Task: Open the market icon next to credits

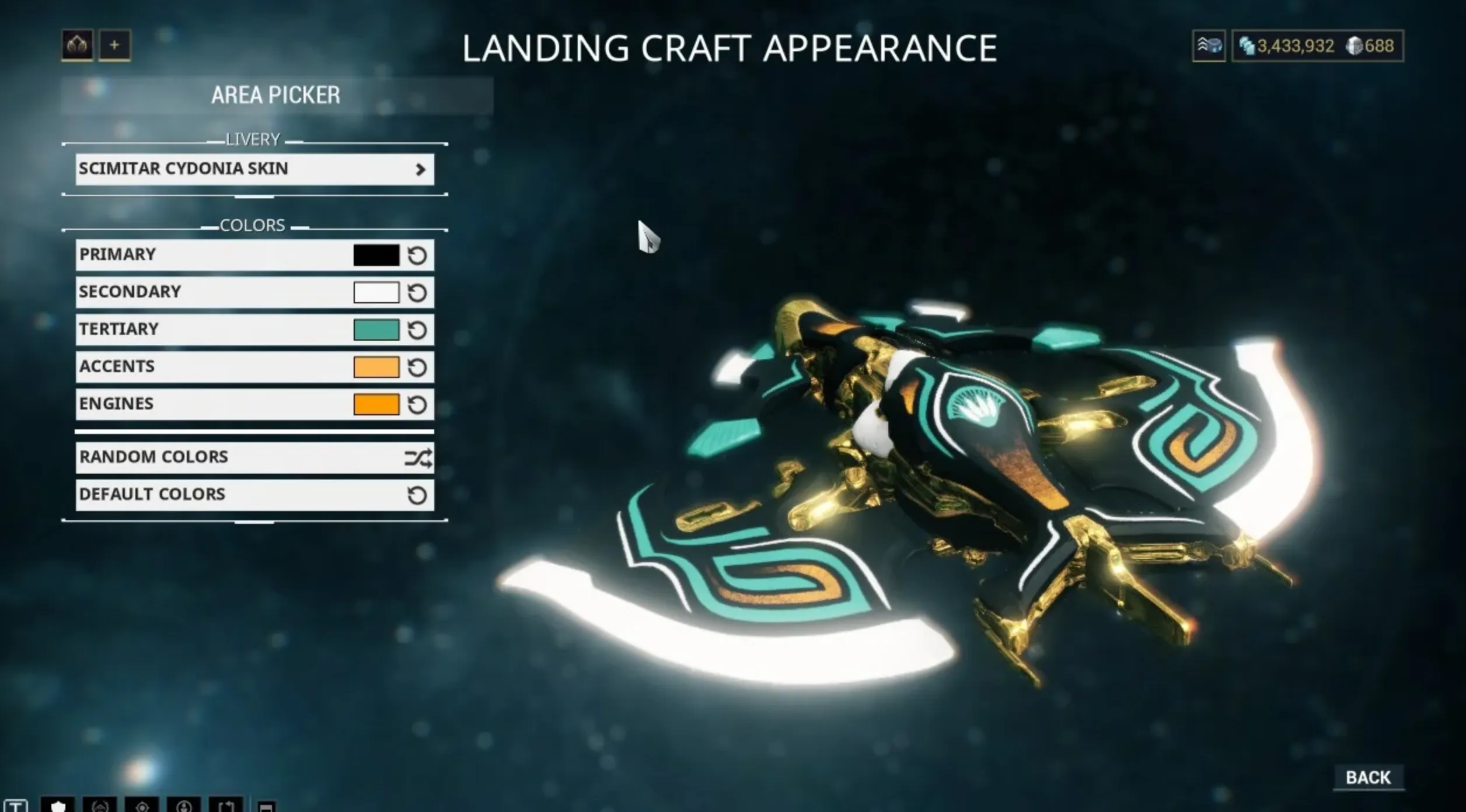Action: (x=1208, y=45)
